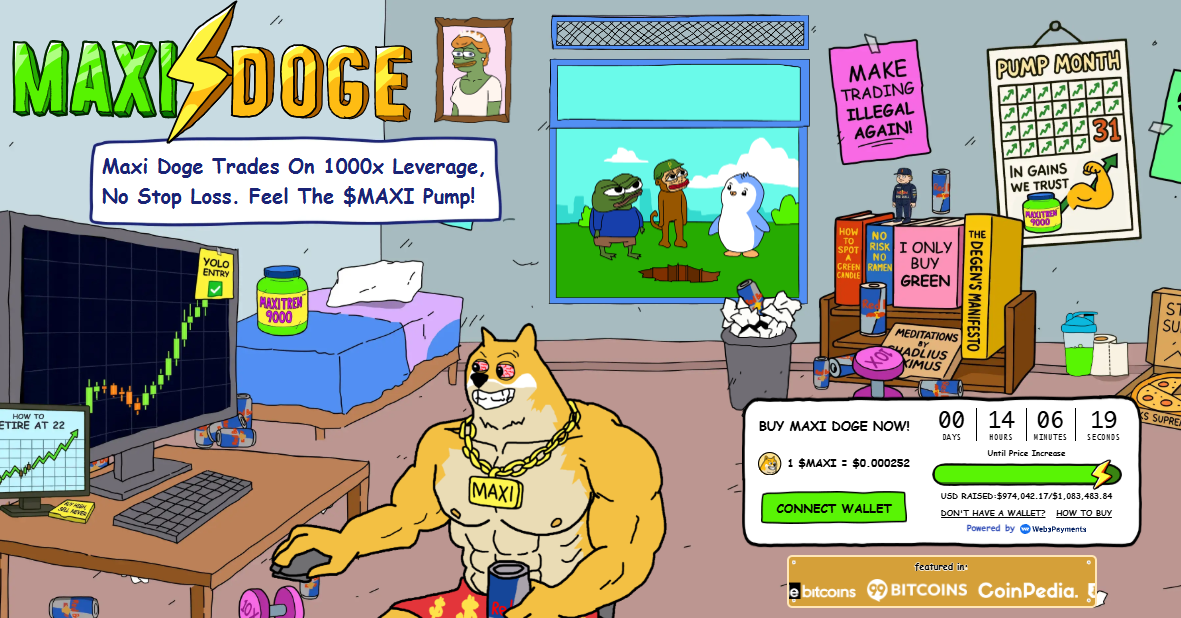
Task: Select the CoinPedia featured logo
Action: click(x=1027, y=591)
